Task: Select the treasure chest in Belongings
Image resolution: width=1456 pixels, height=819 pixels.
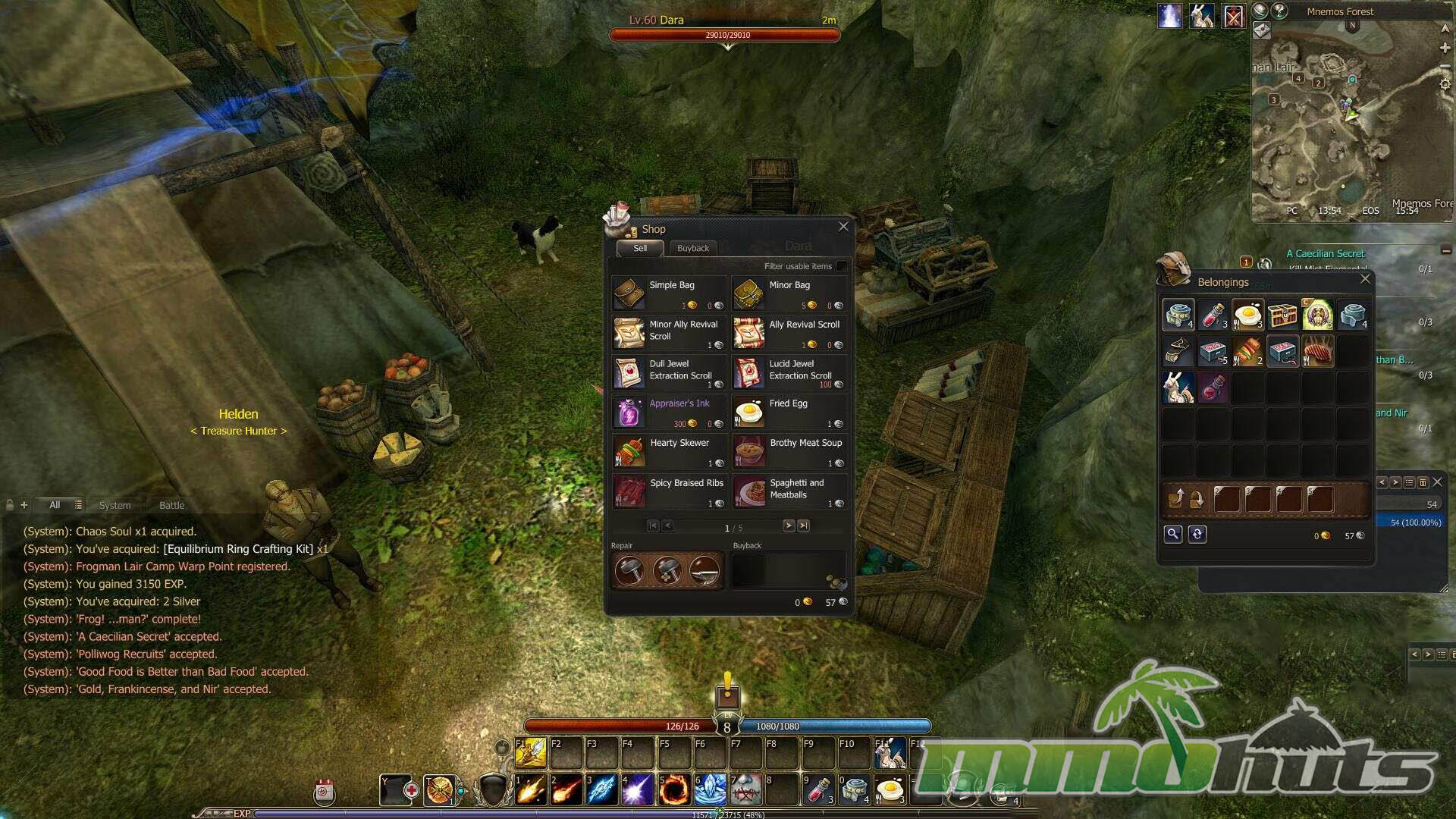Action: click(x=1282, y=315)
